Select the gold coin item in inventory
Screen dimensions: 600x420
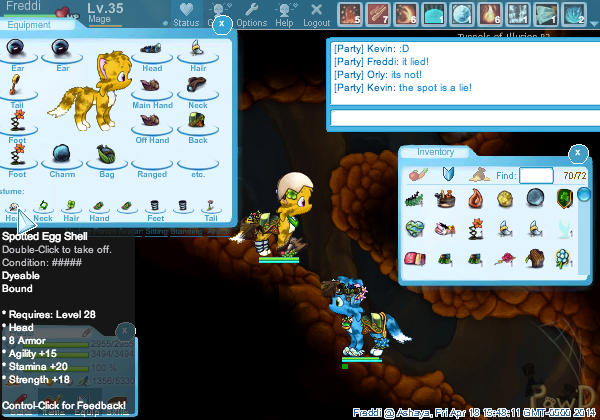(507, 199)
